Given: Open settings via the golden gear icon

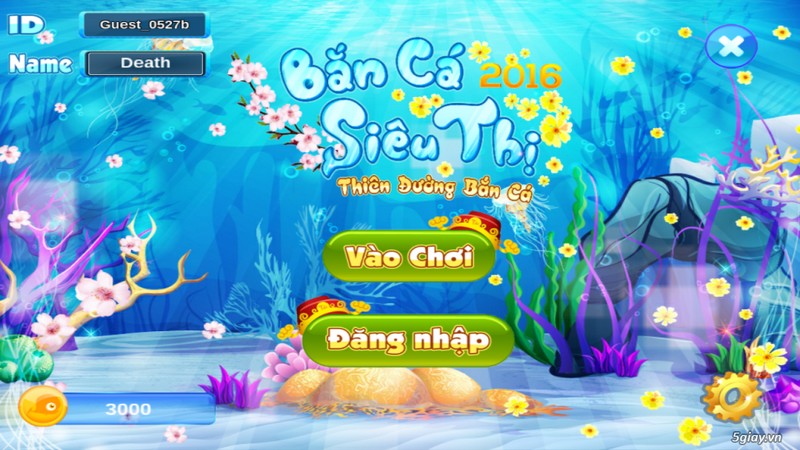Looking at the screenshot, I should [731, 397].
